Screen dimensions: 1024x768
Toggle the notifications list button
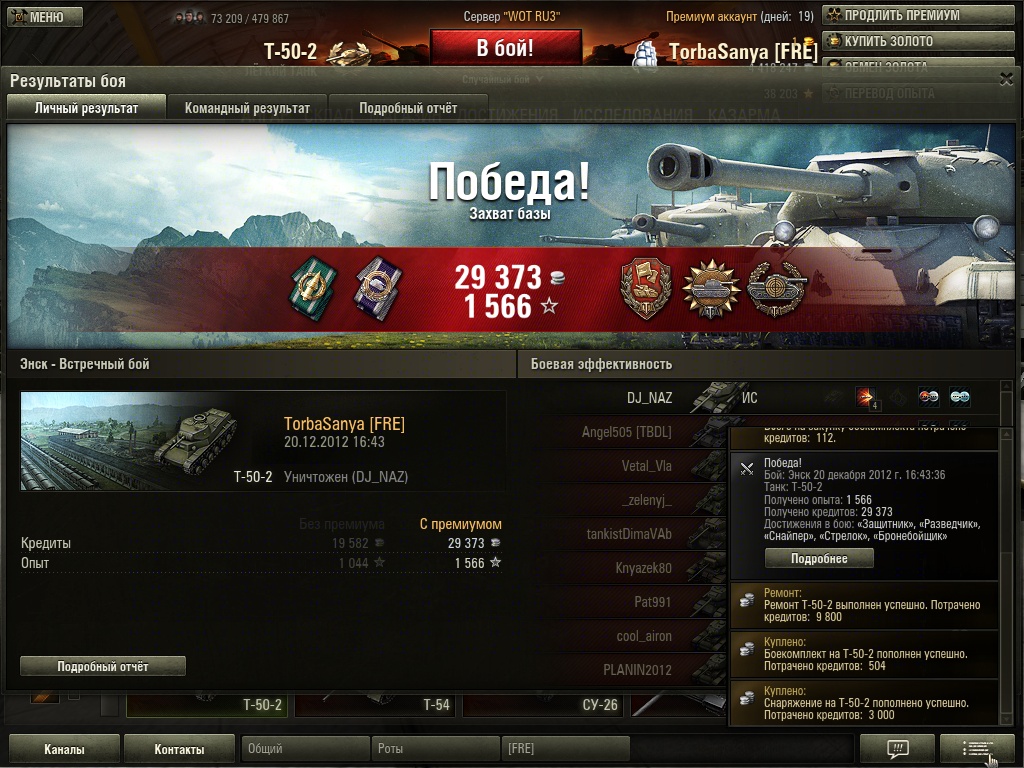click(x=977, y=749)
